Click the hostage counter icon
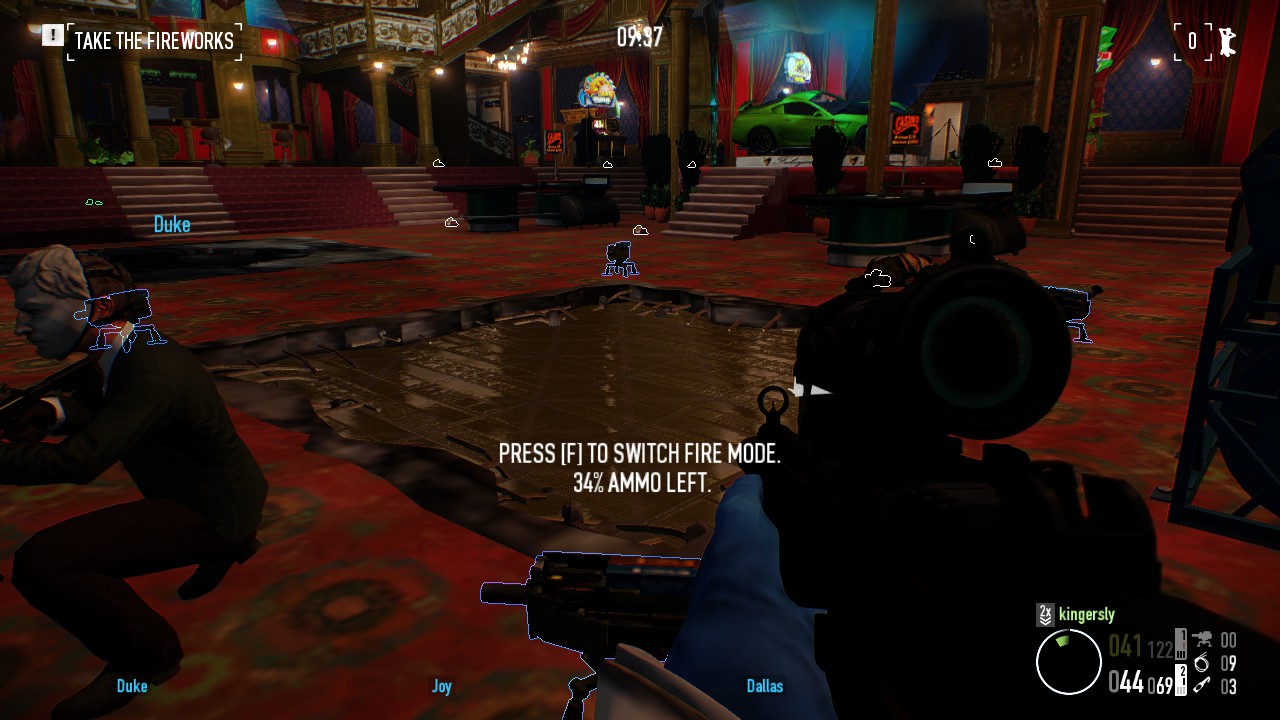Viewport: 1280px width, 720px height. [x=1225, y=41]
